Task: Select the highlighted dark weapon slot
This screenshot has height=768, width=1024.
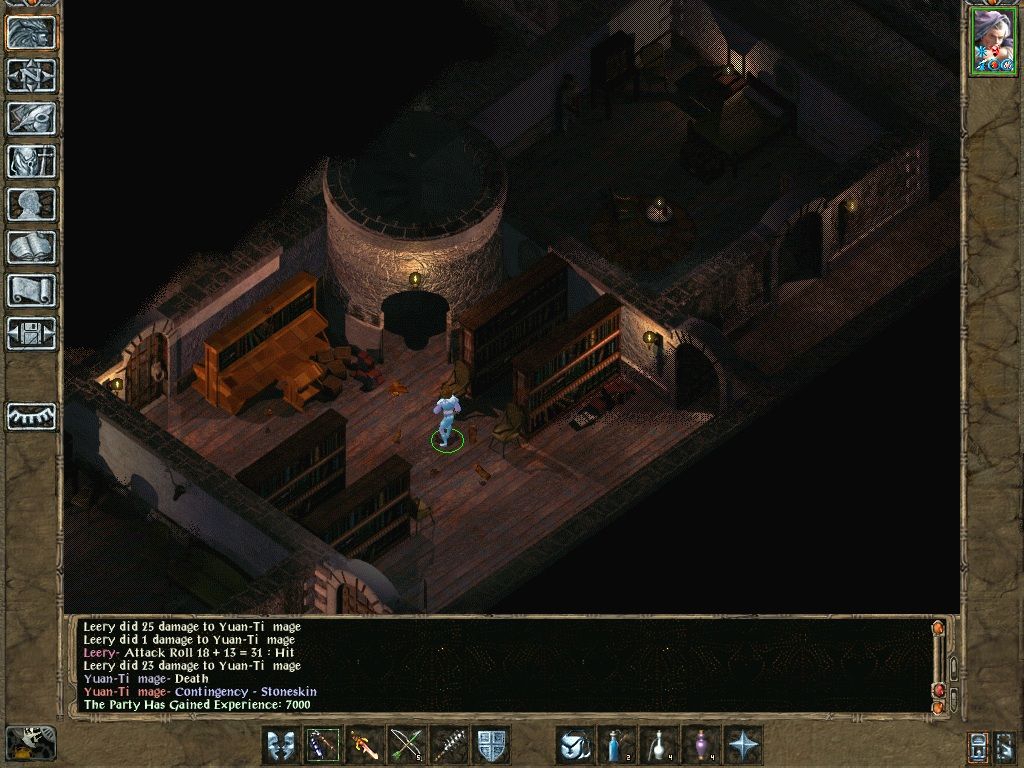Action: tap(323, 745)
